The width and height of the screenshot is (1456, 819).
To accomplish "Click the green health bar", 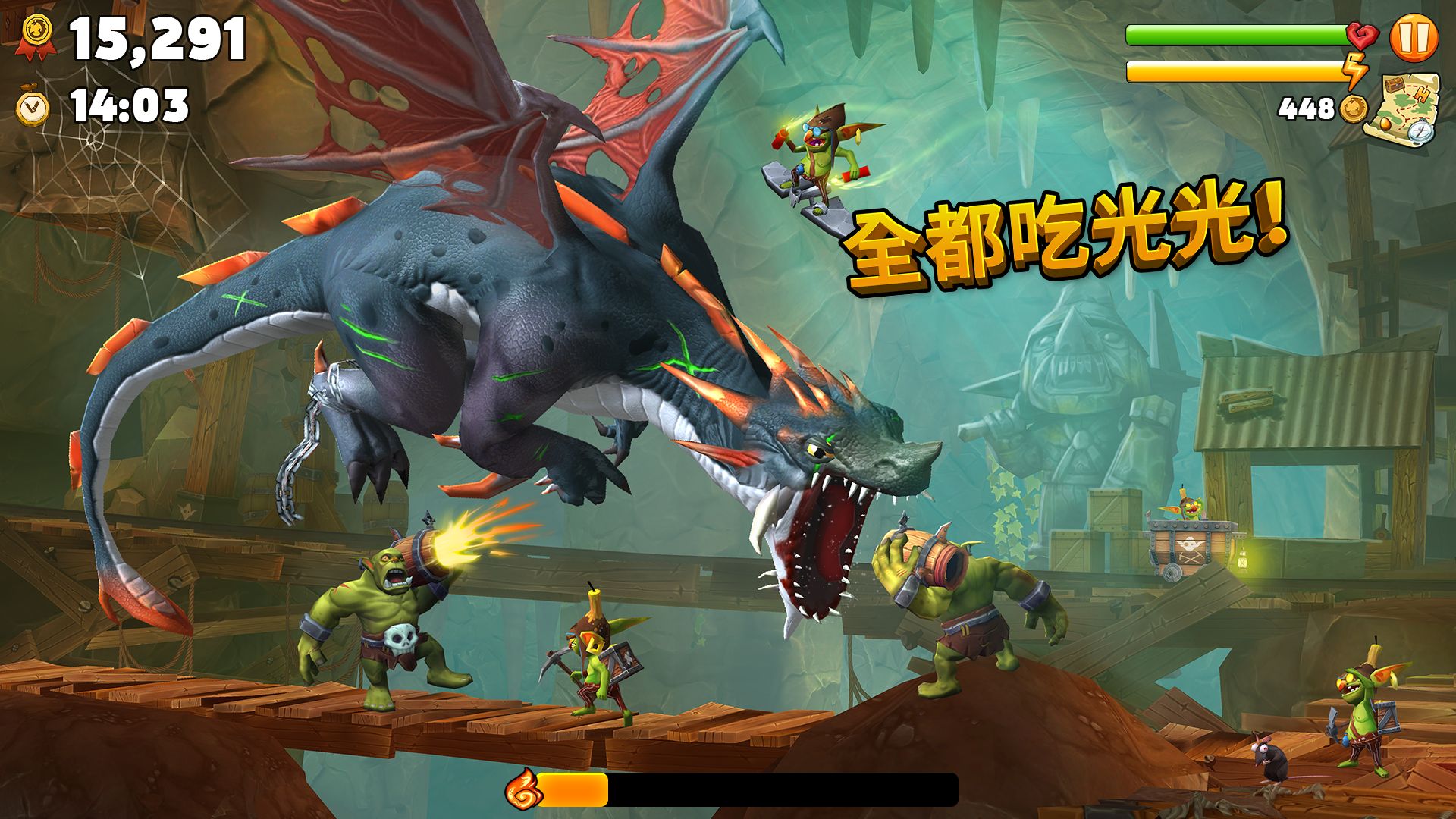I will [x=1236, y=35].
